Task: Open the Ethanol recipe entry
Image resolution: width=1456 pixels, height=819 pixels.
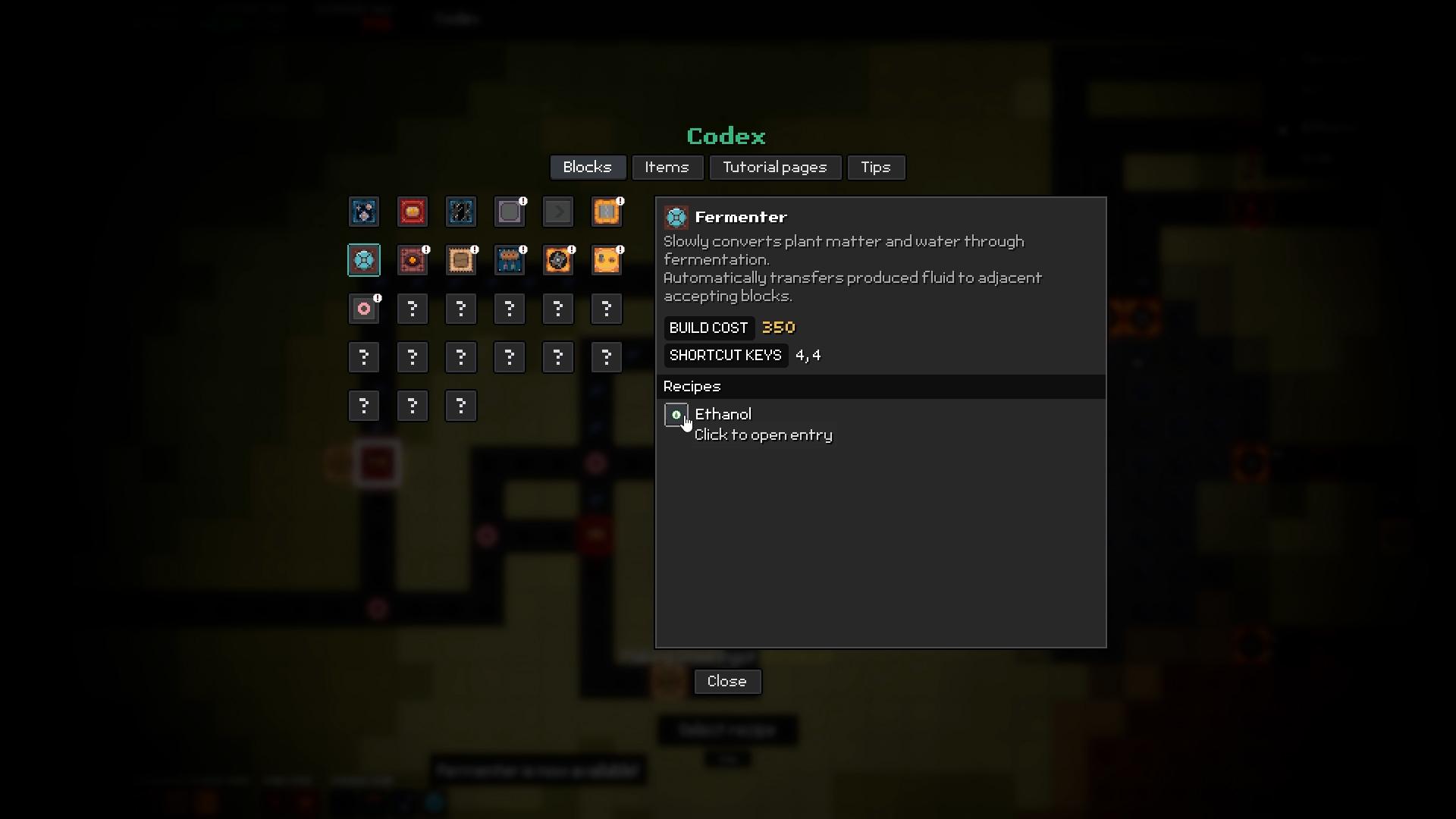Action: 723,414
